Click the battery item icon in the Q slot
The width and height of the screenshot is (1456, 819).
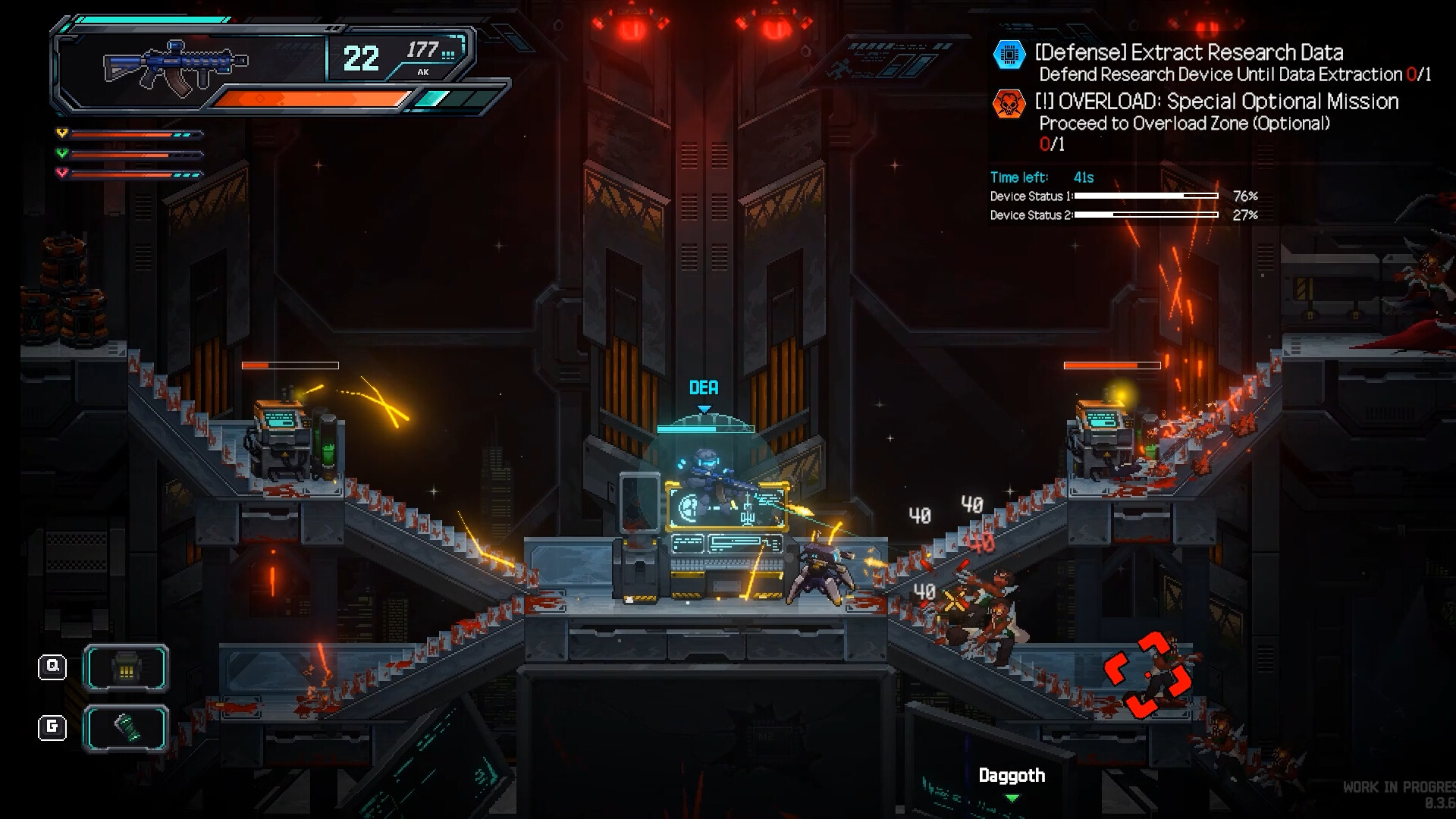pos(127,669)
